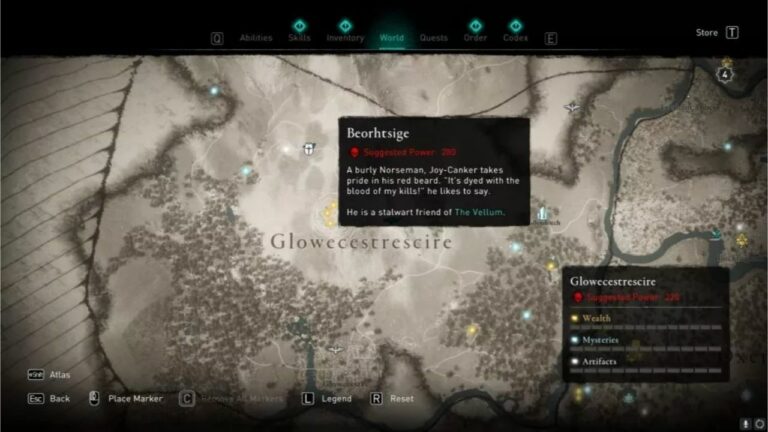Image resolution: width=768 pixels, height=432 pixels.
Task: Switch to the Skills tab
Action: click(x=299, y=38)
